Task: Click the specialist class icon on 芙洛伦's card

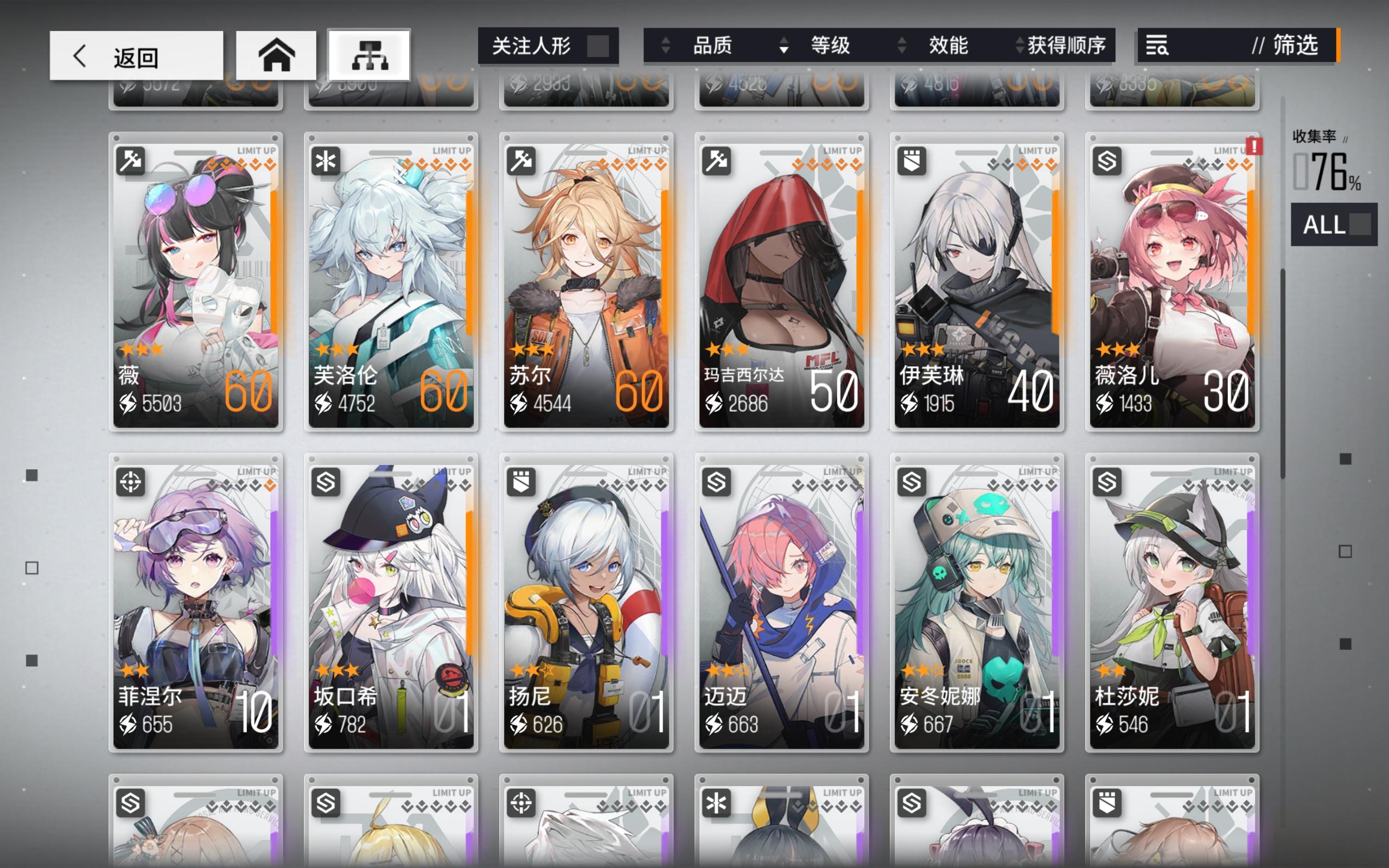Action: point(326,161)
